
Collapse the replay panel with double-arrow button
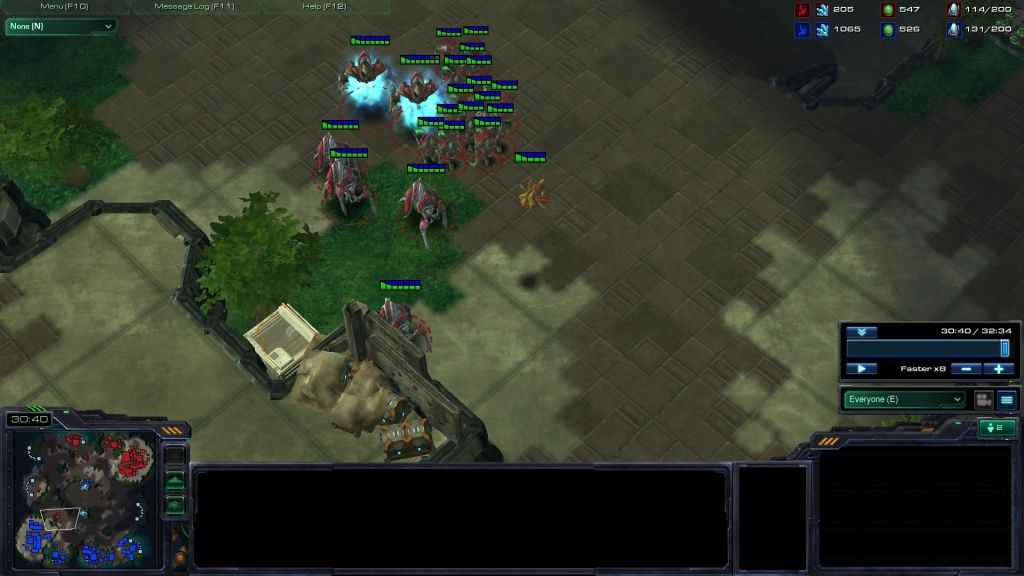click(860, 332)
